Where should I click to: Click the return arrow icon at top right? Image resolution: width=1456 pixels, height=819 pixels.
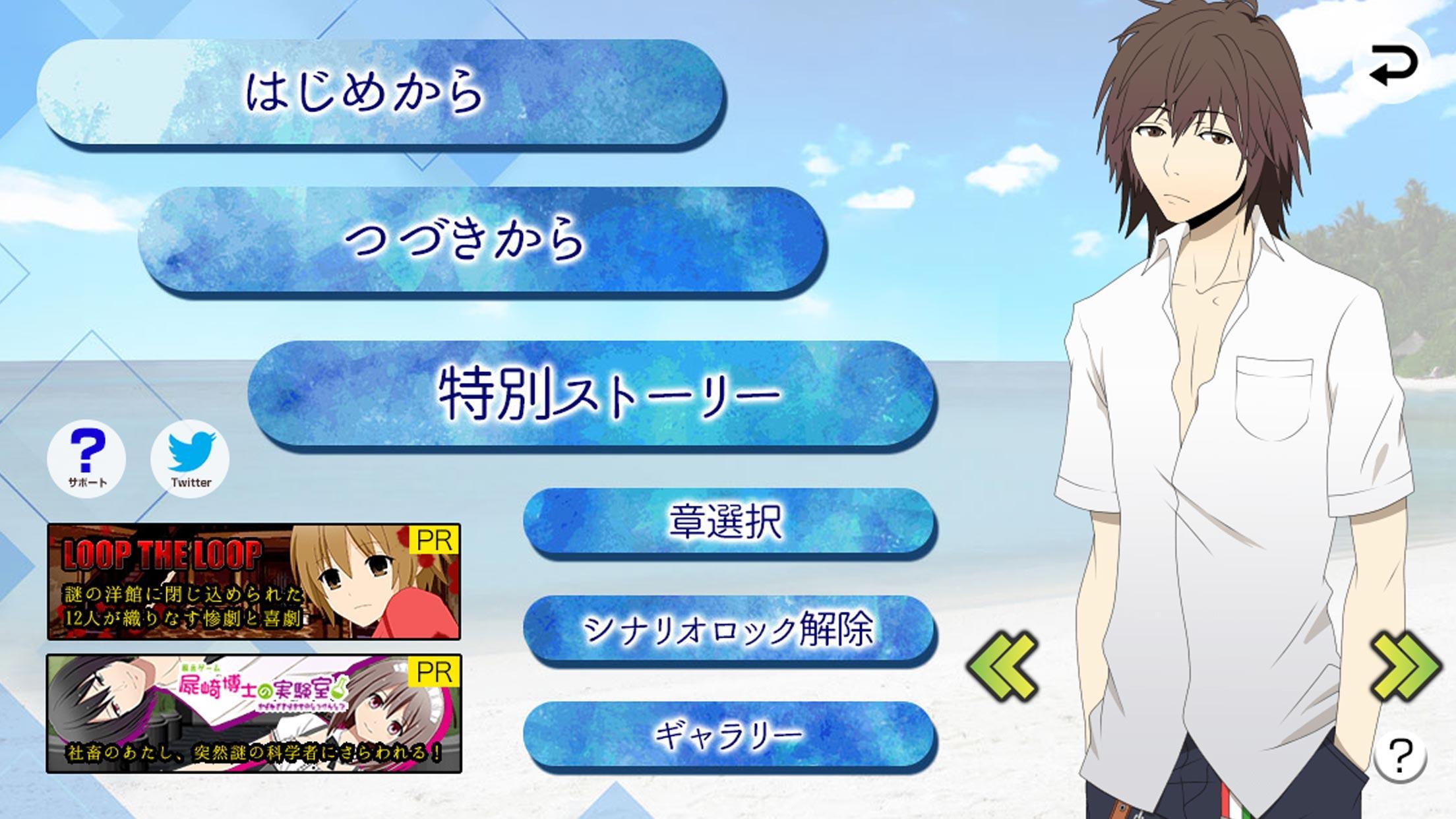pos(1393,63)
